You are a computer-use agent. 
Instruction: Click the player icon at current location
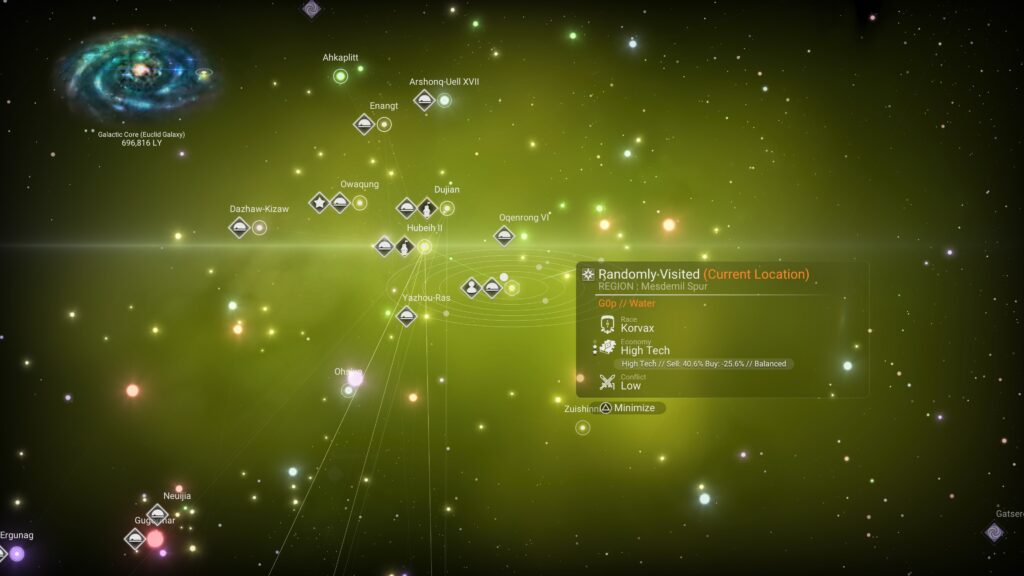click(x=471, y=288)
